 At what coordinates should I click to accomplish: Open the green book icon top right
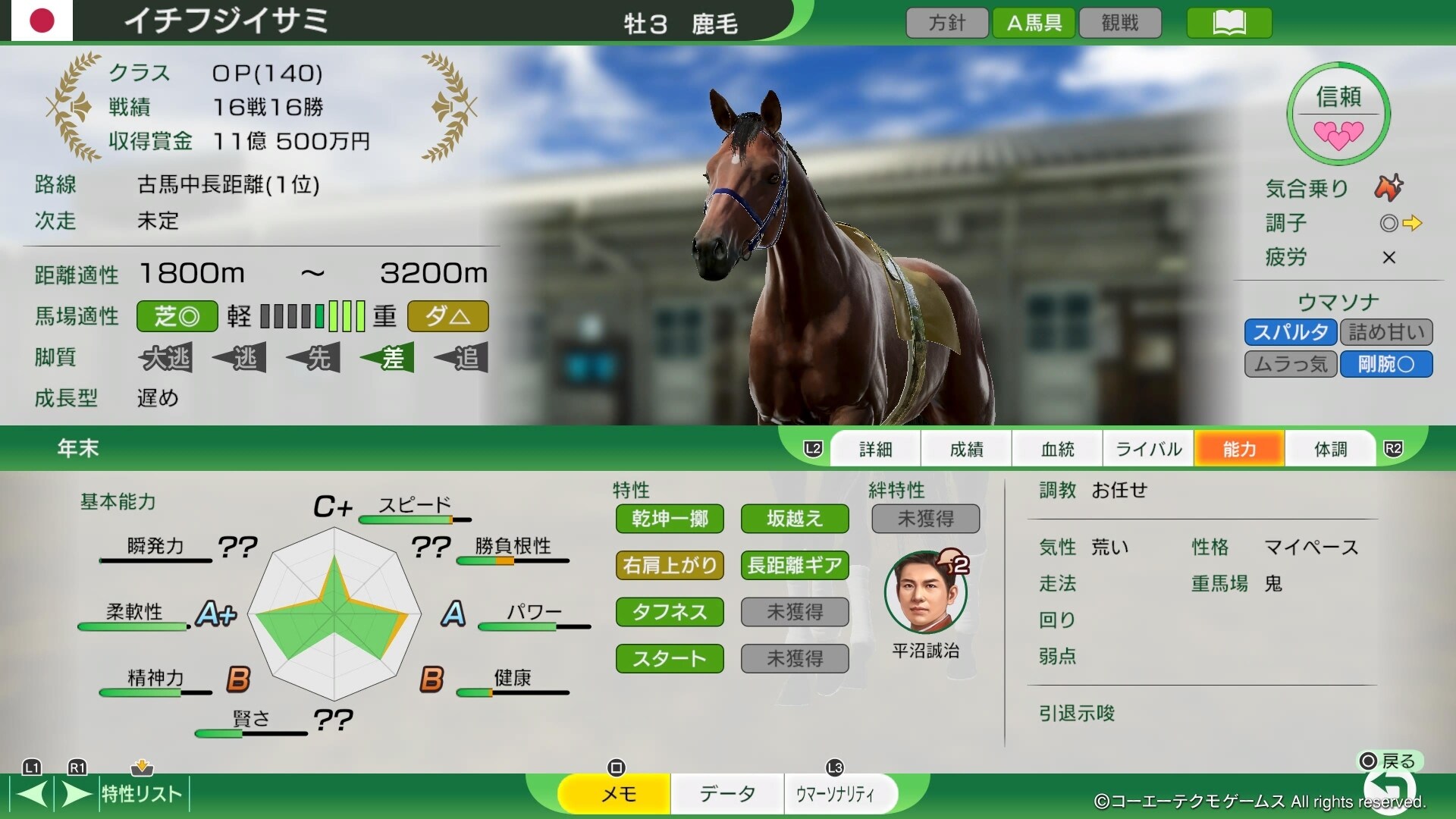click(1228, 23)
